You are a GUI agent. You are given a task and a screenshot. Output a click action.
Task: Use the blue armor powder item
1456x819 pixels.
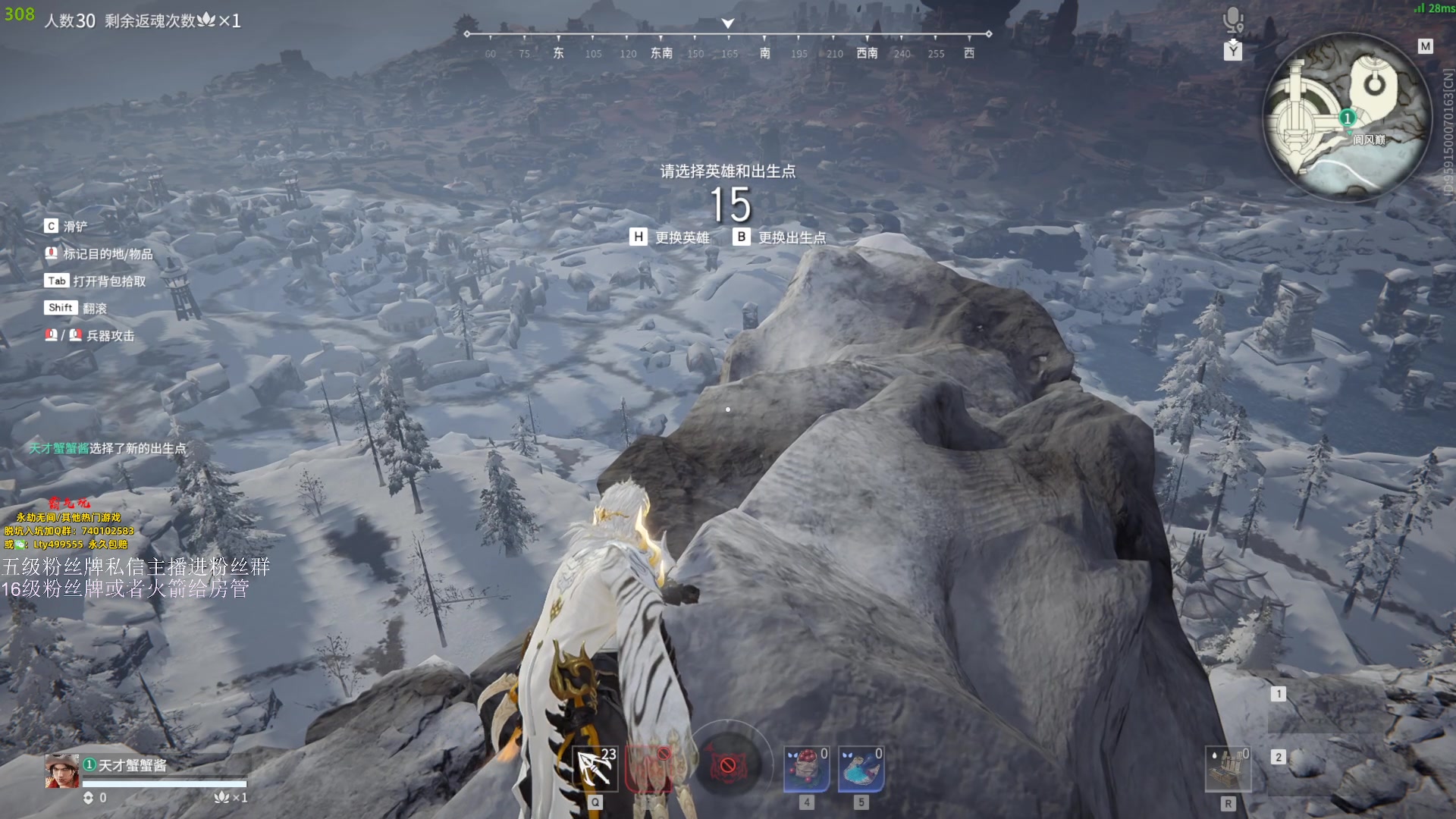[861, 768]
